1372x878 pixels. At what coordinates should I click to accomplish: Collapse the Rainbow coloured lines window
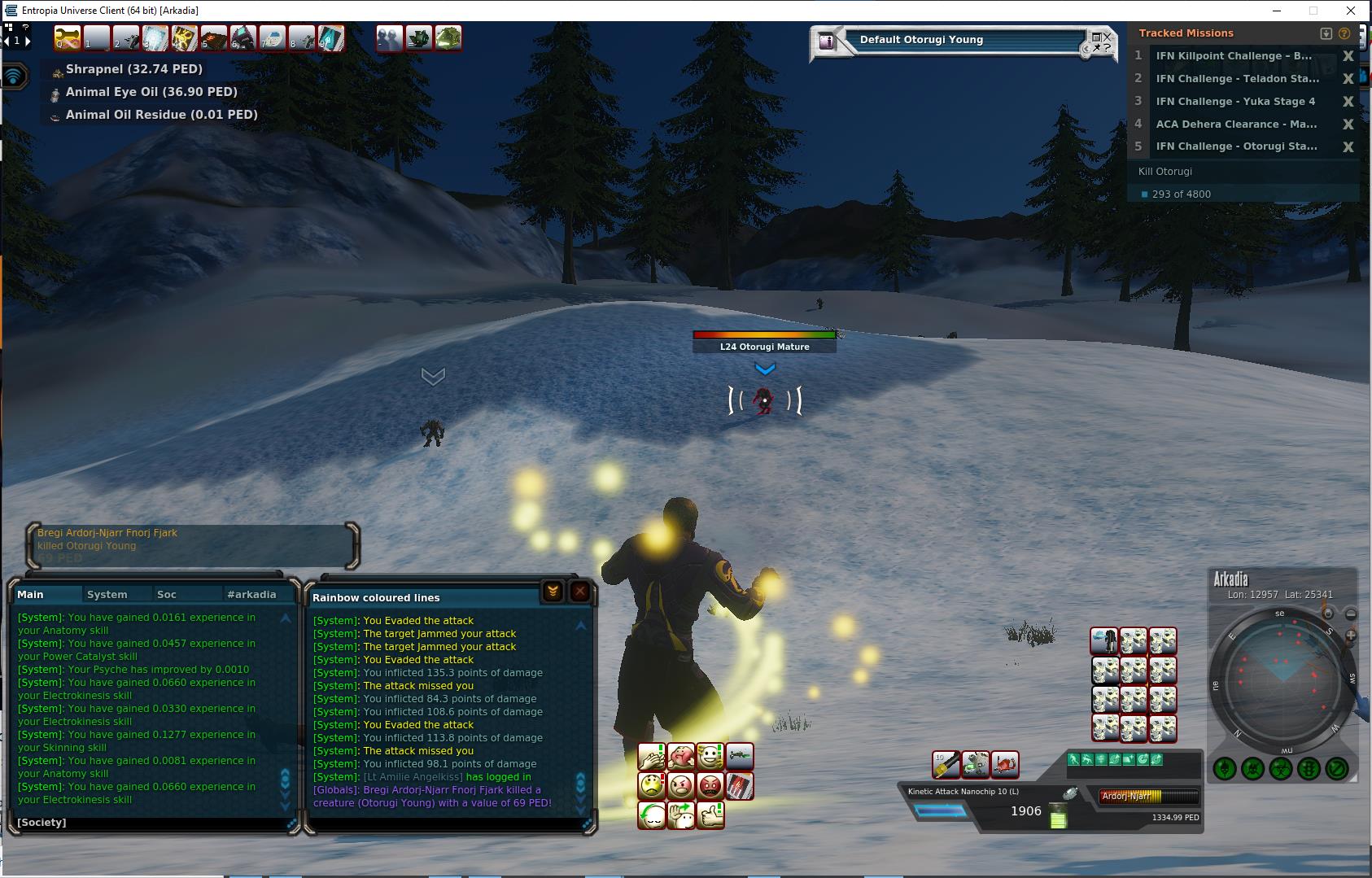[553, 592]
